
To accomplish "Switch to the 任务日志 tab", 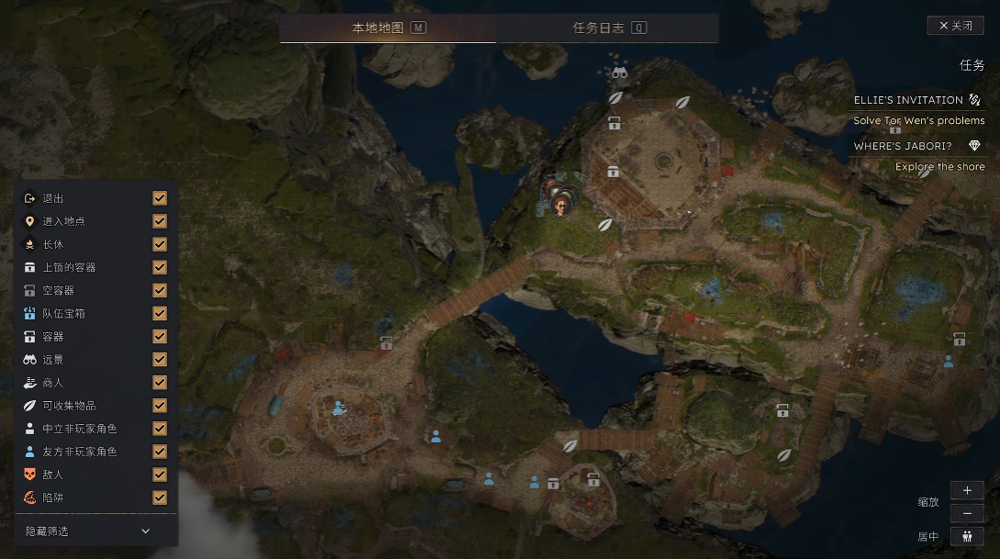I will (608, 28).
